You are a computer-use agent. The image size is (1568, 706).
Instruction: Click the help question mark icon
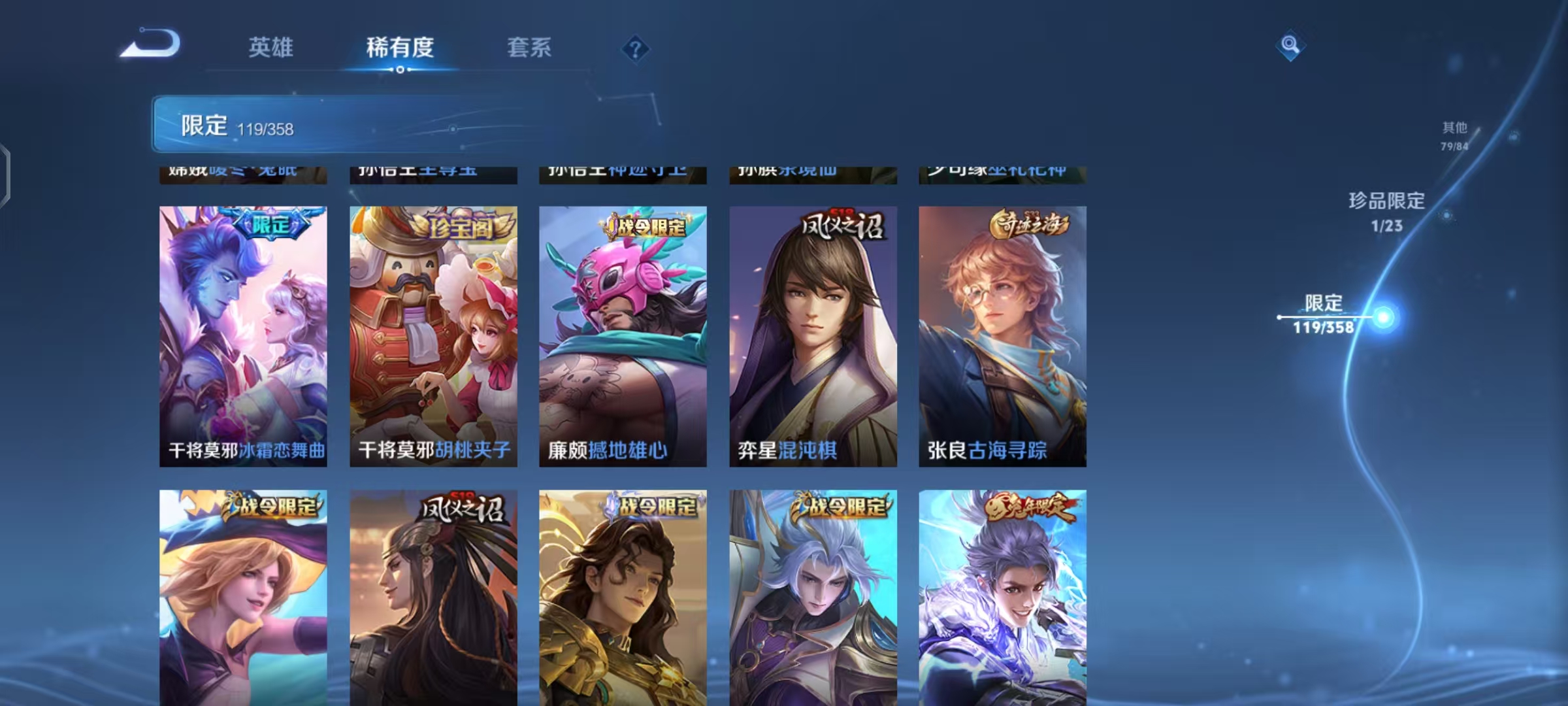[x=634, y=49]
